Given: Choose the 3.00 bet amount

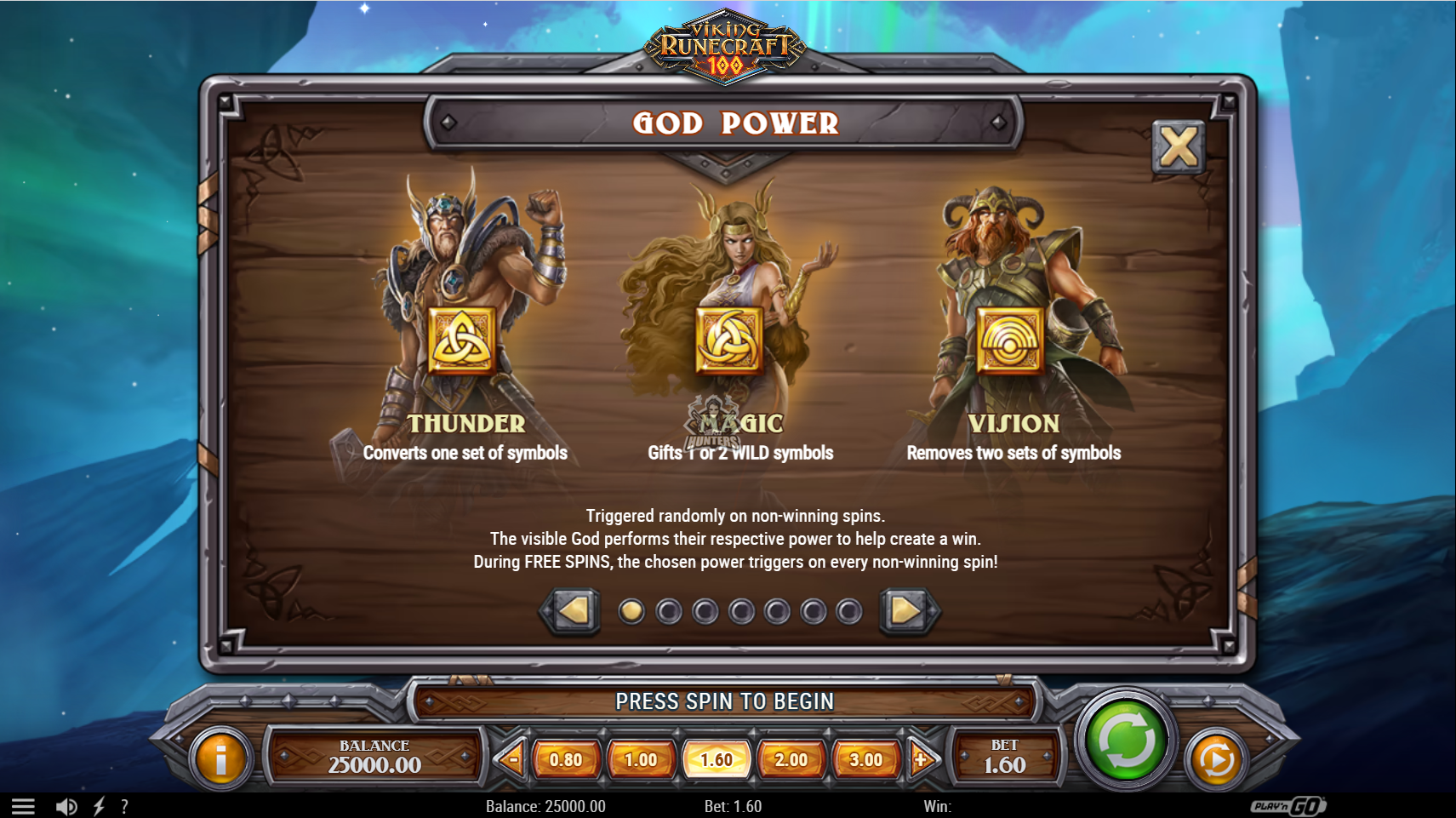Looking at the screenshot, I should pos(866,760).
